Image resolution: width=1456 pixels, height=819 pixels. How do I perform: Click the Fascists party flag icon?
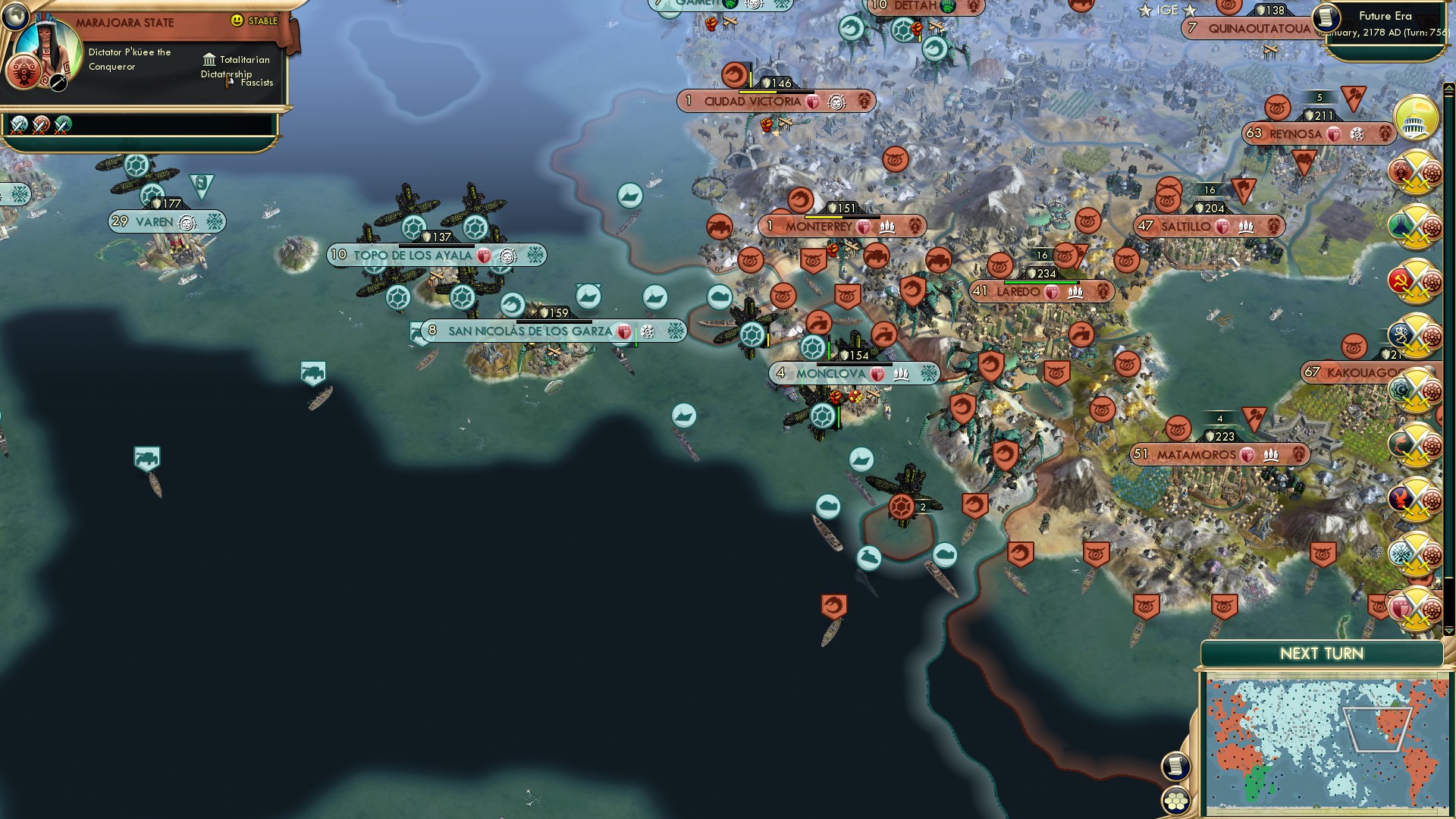point(227,82)
